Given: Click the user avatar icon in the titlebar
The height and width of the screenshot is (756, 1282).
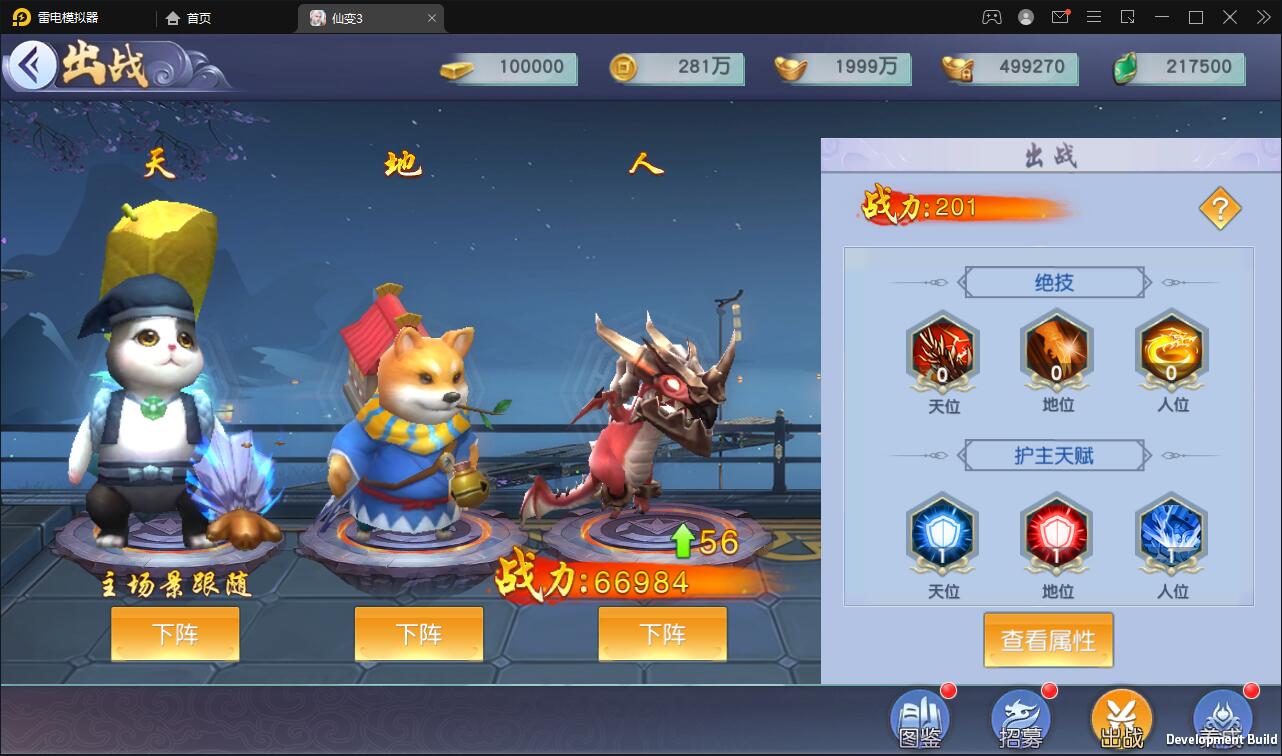Looking at the screenshot, I should (x=1025, y=17).
